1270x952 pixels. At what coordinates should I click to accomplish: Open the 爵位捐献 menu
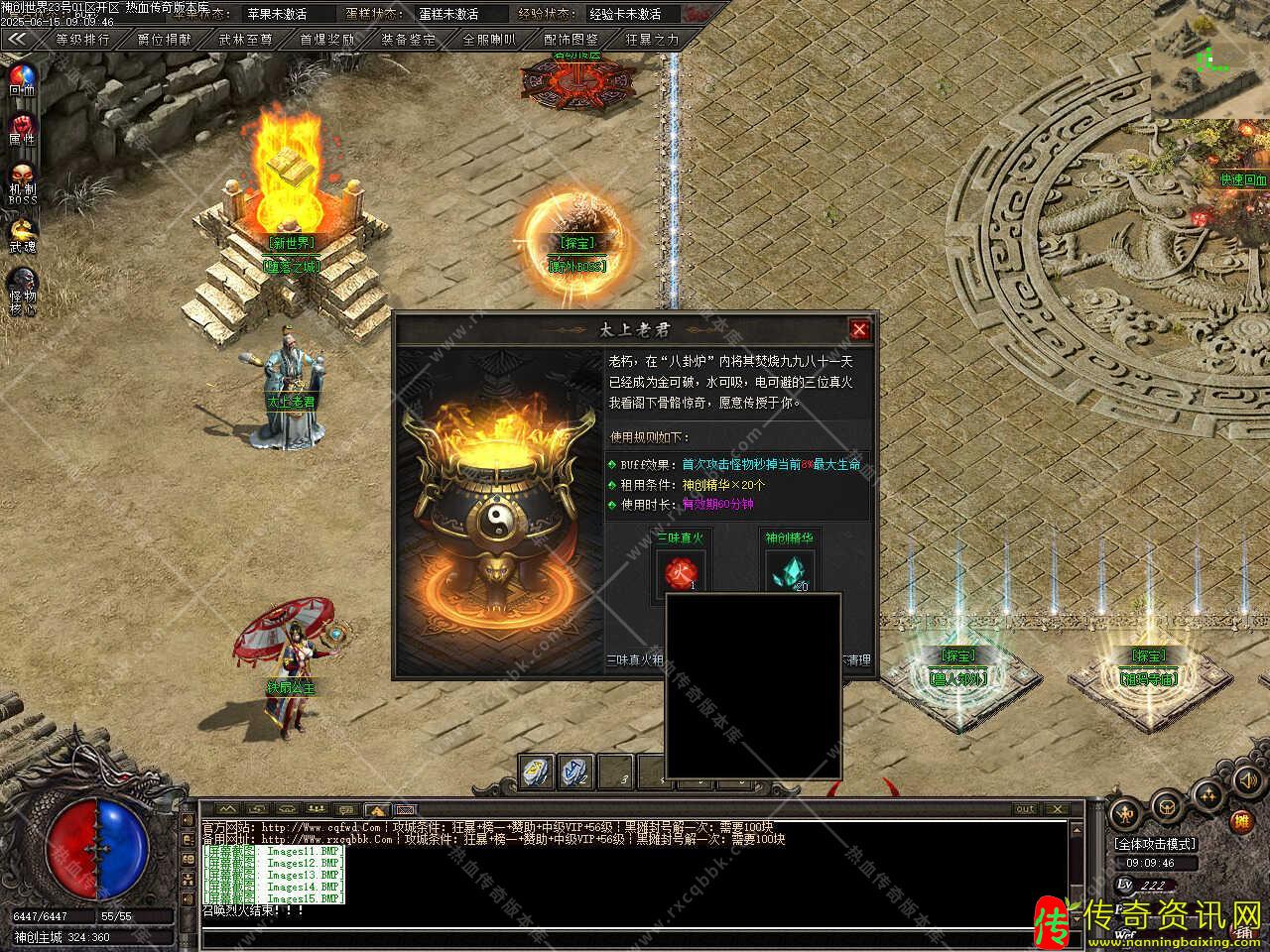pos(165,41)
